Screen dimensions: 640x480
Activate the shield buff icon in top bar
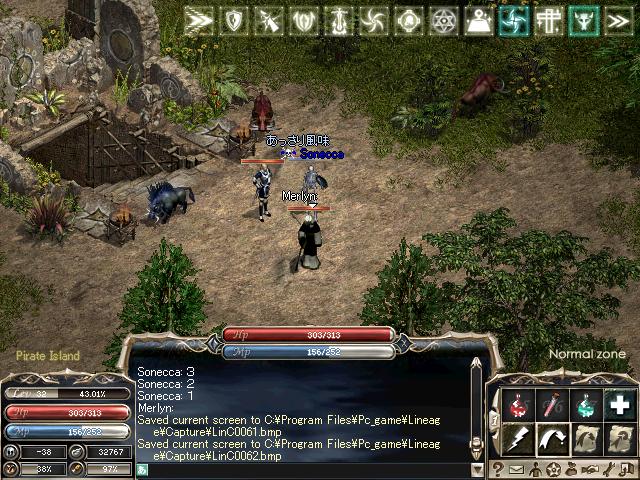pos(236,20)
